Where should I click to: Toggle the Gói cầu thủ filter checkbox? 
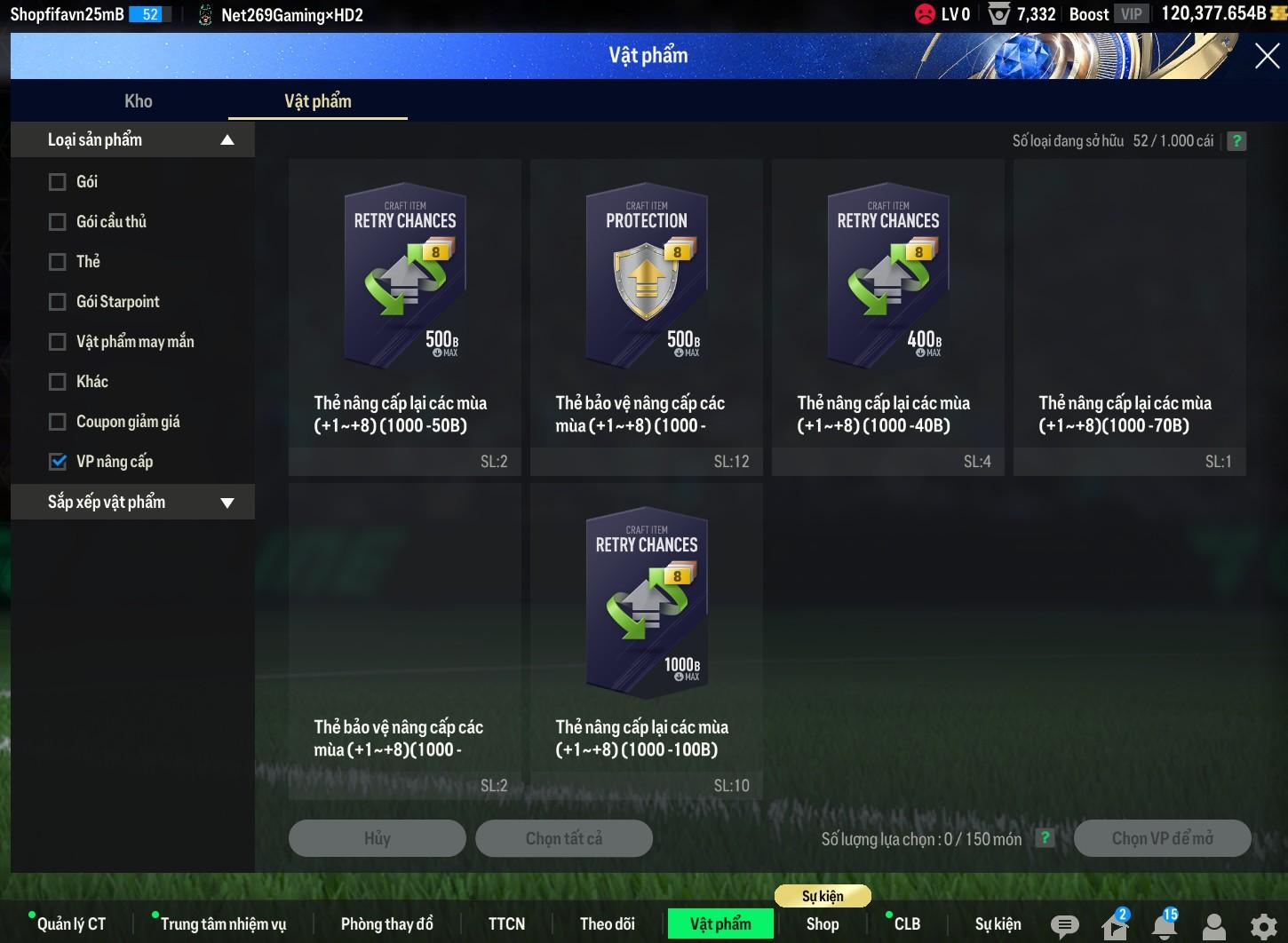point(58,222)
